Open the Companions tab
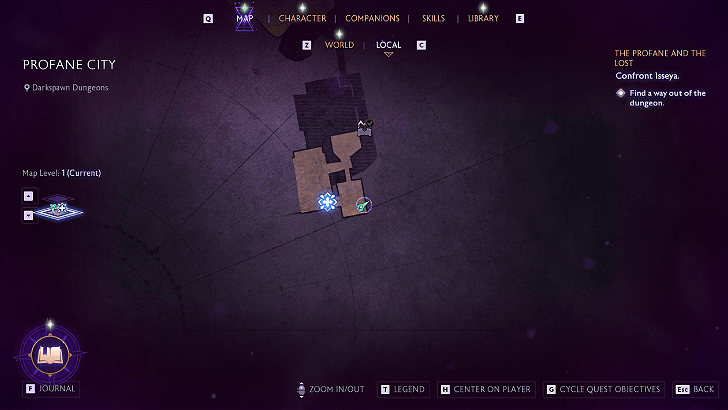 [x=372, y=18]
